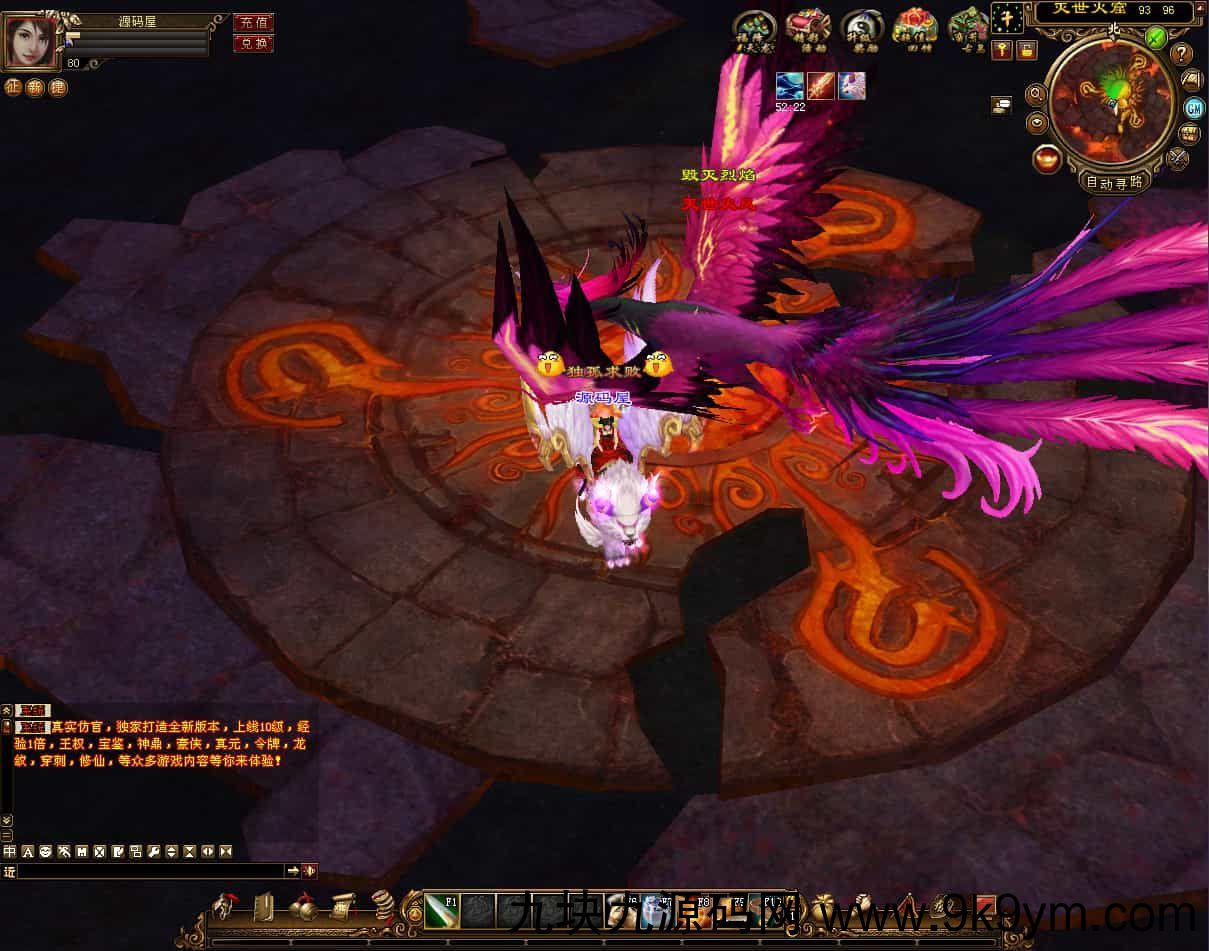Screen dimensions: 1209x951
Task: Open the helmet character icon in bottom bar
Action: 224,906
